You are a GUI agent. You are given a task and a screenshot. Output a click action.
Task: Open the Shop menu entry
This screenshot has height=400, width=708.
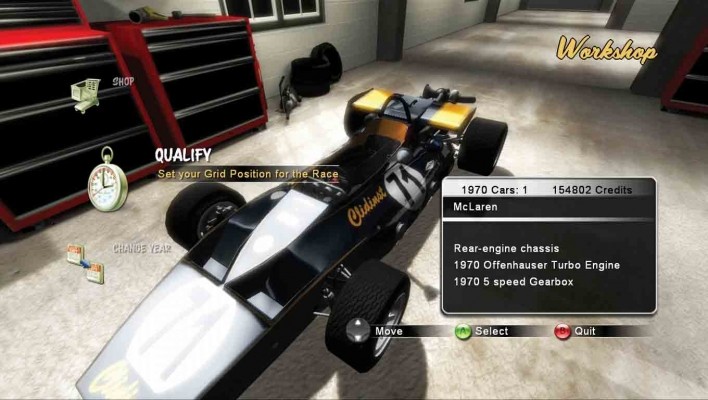(88, 93)
